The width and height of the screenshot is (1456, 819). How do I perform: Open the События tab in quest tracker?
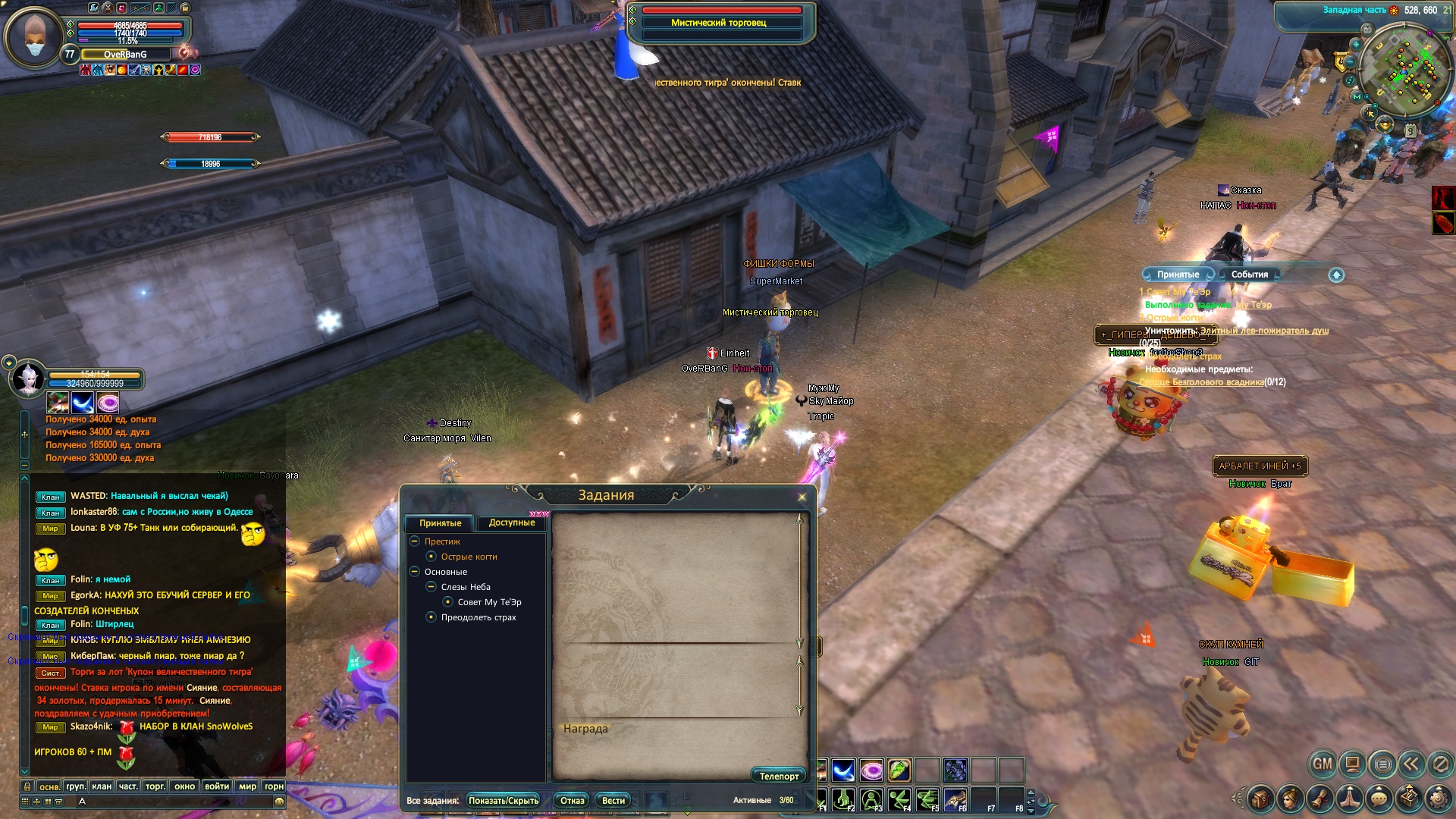tap(1249, 275)
